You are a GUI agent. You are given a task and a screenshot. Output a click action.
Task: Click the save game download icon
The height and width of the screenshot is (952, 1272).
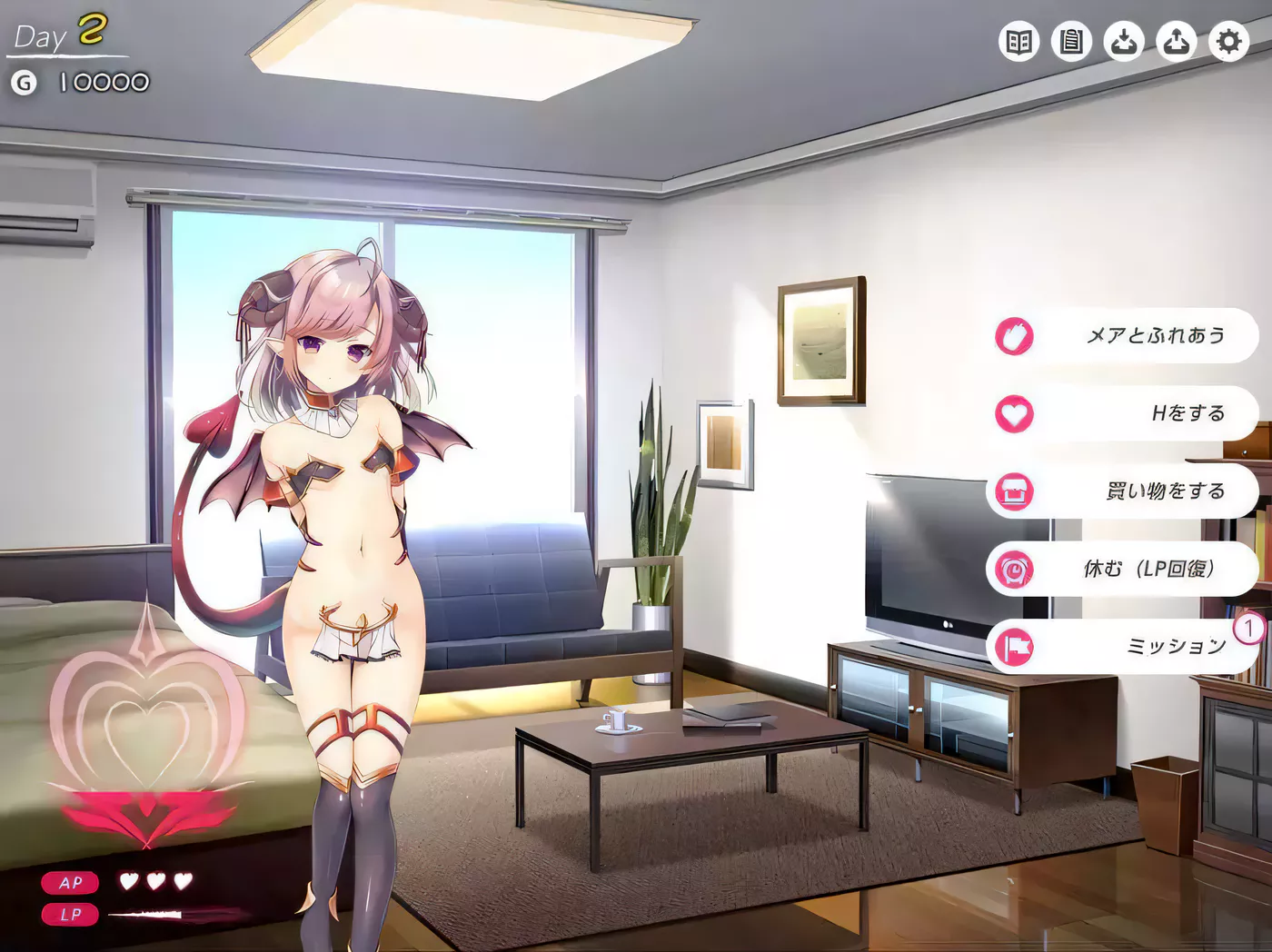pyautogui.click(x=1124, y=41)
